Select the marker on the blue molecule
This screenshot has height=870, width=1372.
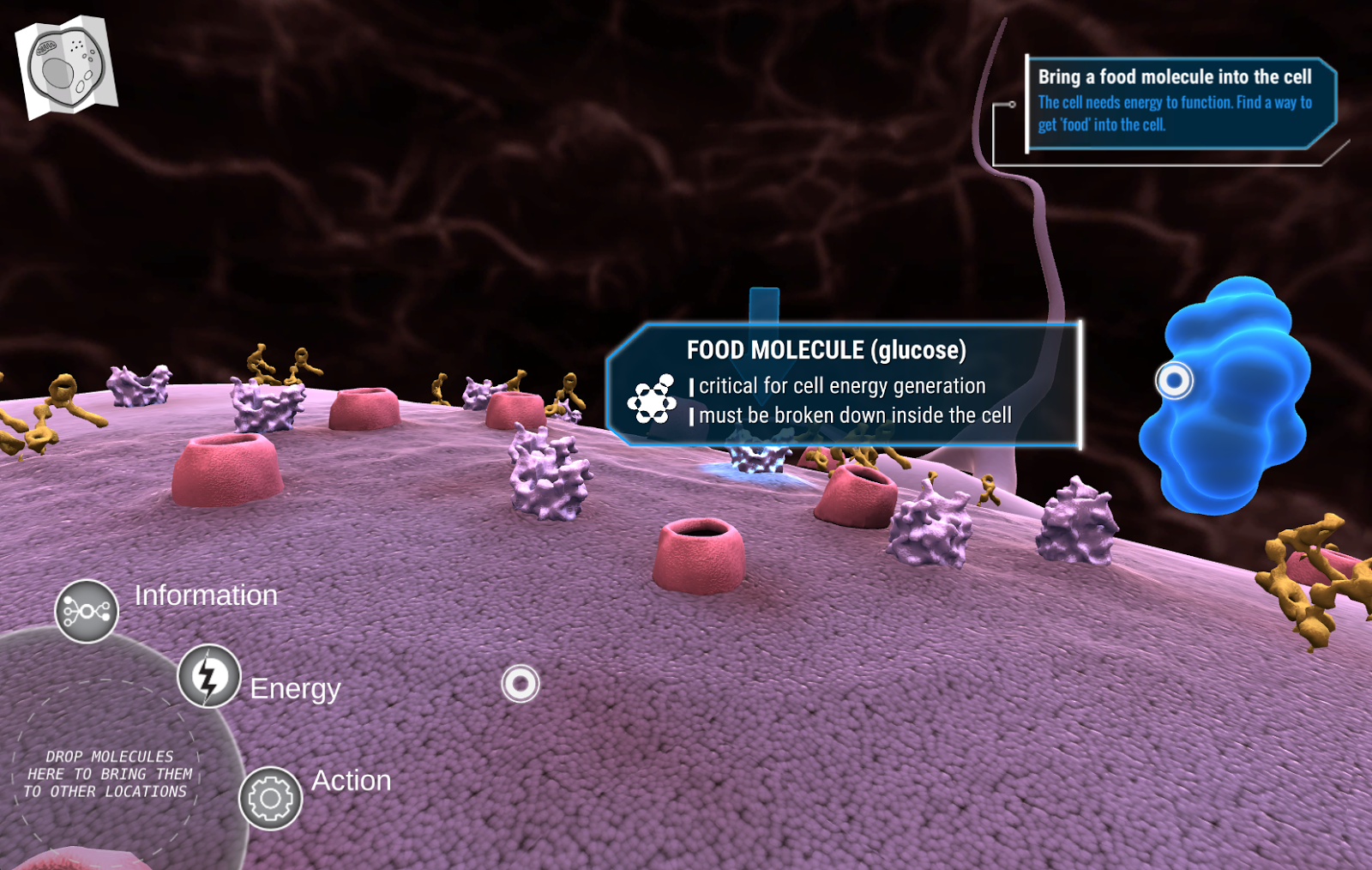(x=1174, y=380)
